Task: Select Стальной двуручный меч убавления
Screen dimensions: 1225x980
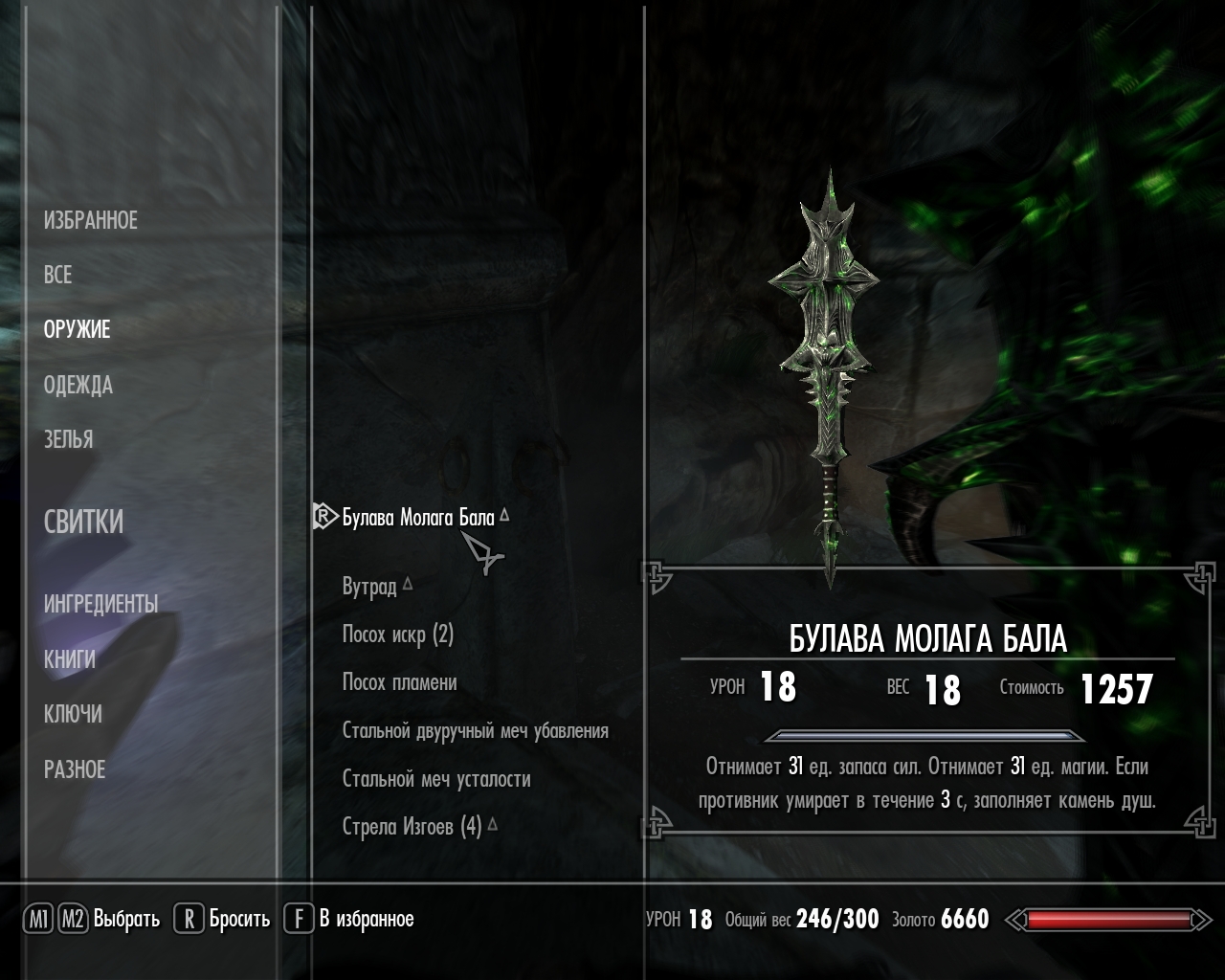Action: (475, 731)
